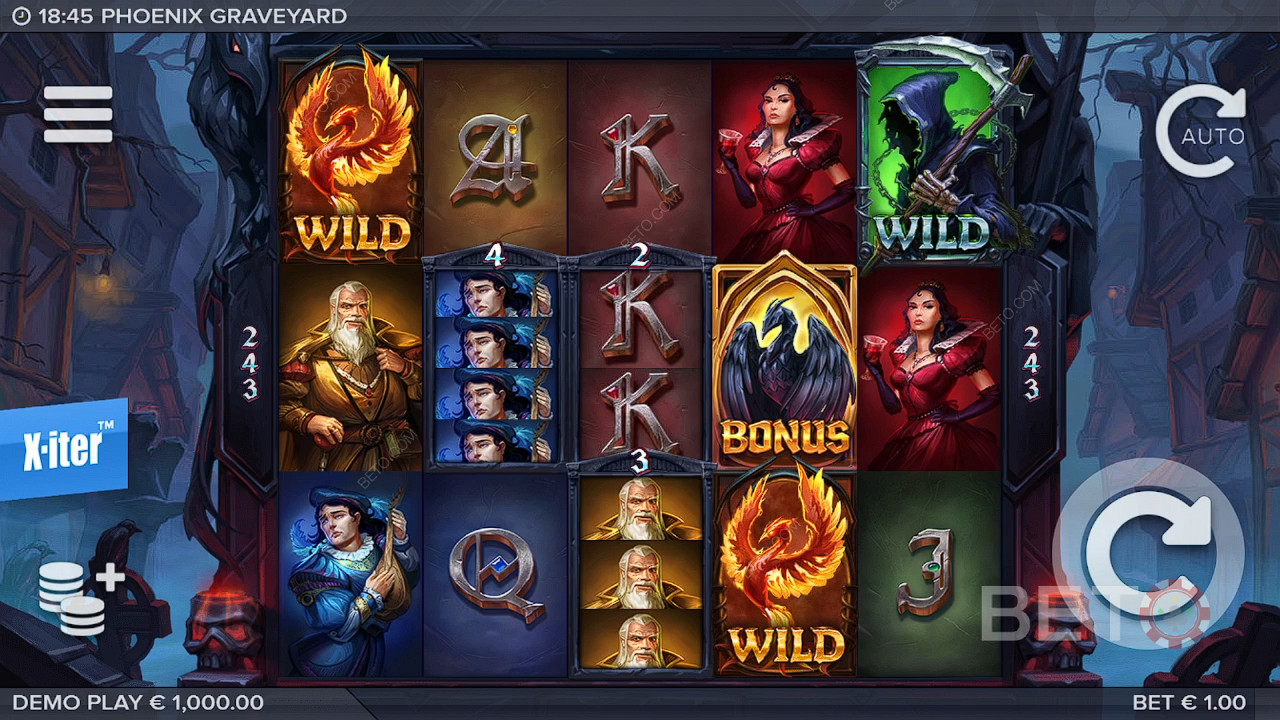Screen dimensions: 1280x720
Task: Open the coin stack bet settings
Action: click(77, 597)
